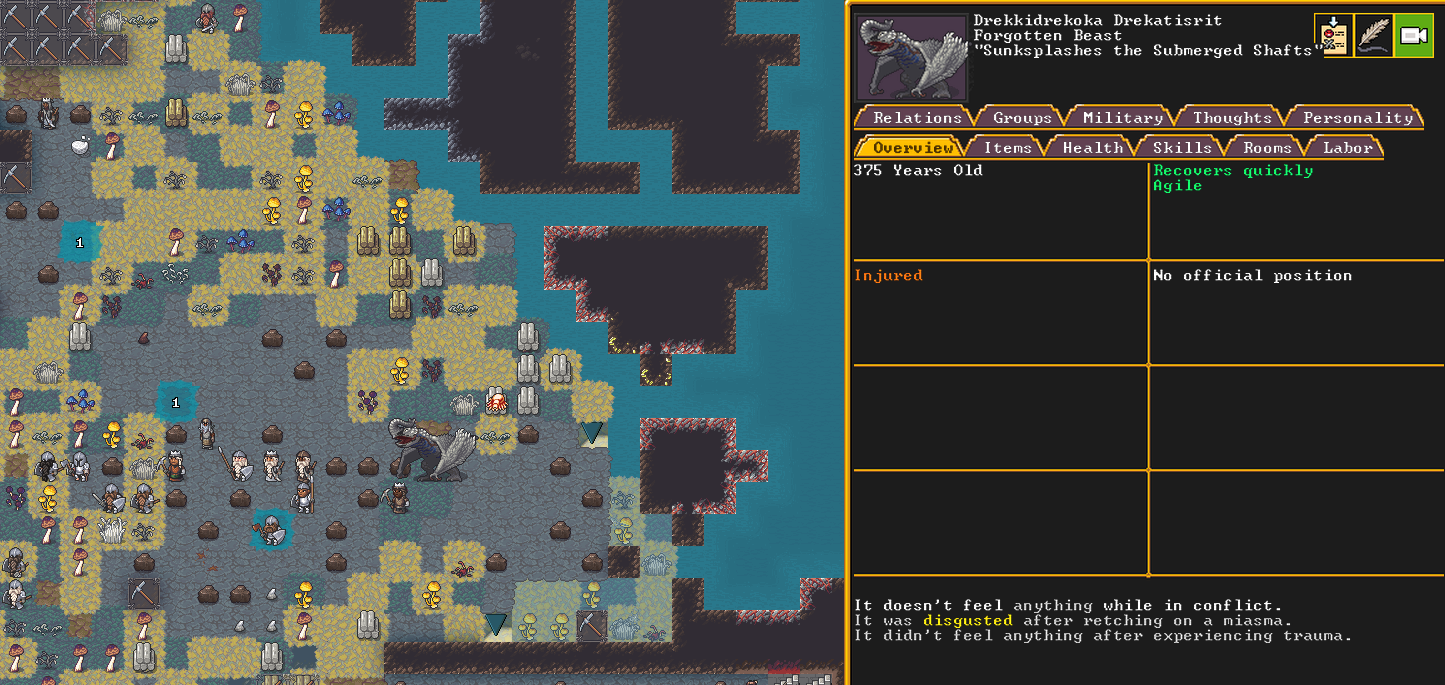Show the Military tab
The image size is (1445, 685).
coord(1123,117)
